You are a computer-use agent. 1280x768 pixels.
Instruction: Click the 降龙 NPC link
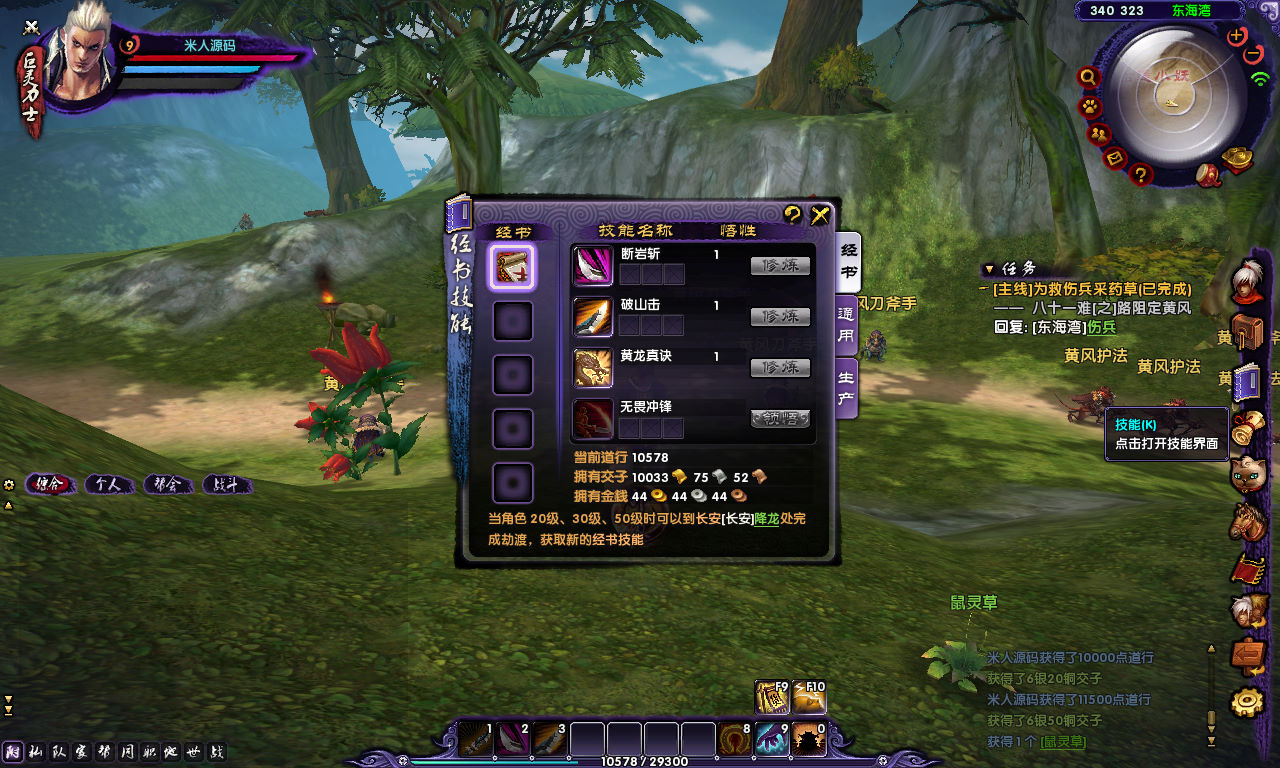click(766, 519)
